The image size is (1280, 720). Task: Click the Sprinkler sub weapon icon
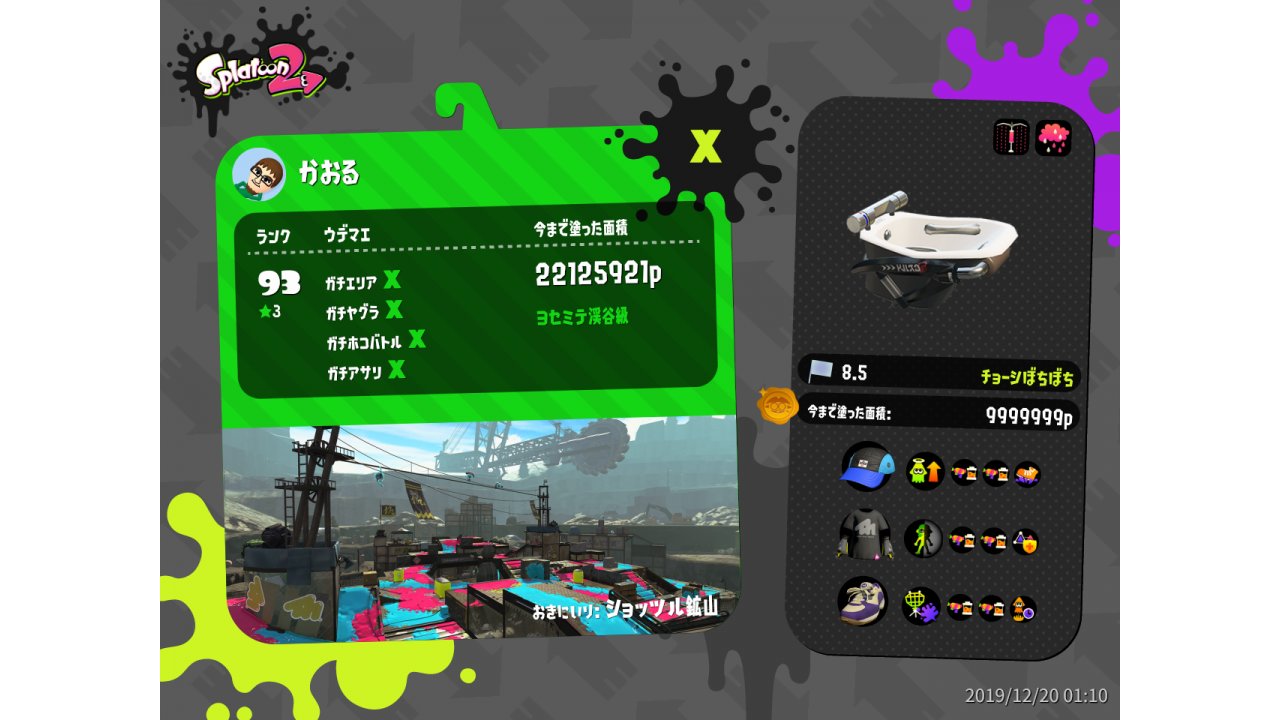point(1011,138)
